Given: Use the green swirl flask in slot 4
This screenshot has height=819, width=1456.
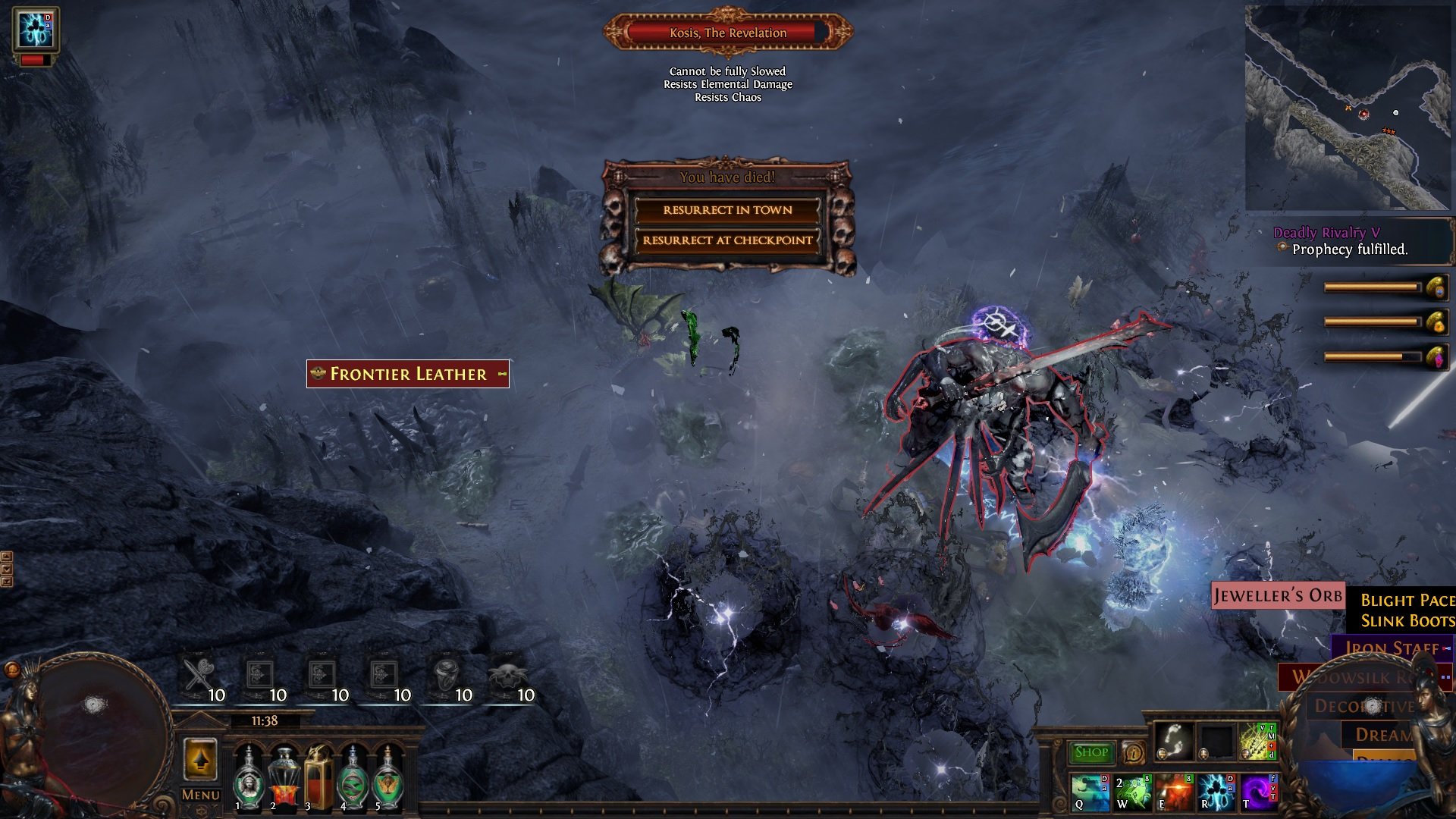Looking at the screenshot, I should coord(353,780).
